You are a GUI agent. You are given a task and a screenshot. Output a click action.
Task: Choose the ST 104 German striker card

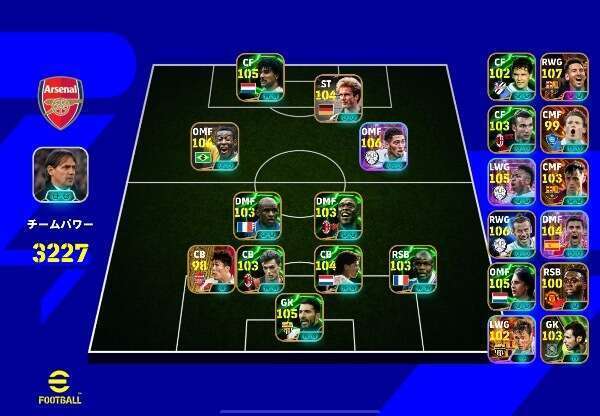point(337,98)
